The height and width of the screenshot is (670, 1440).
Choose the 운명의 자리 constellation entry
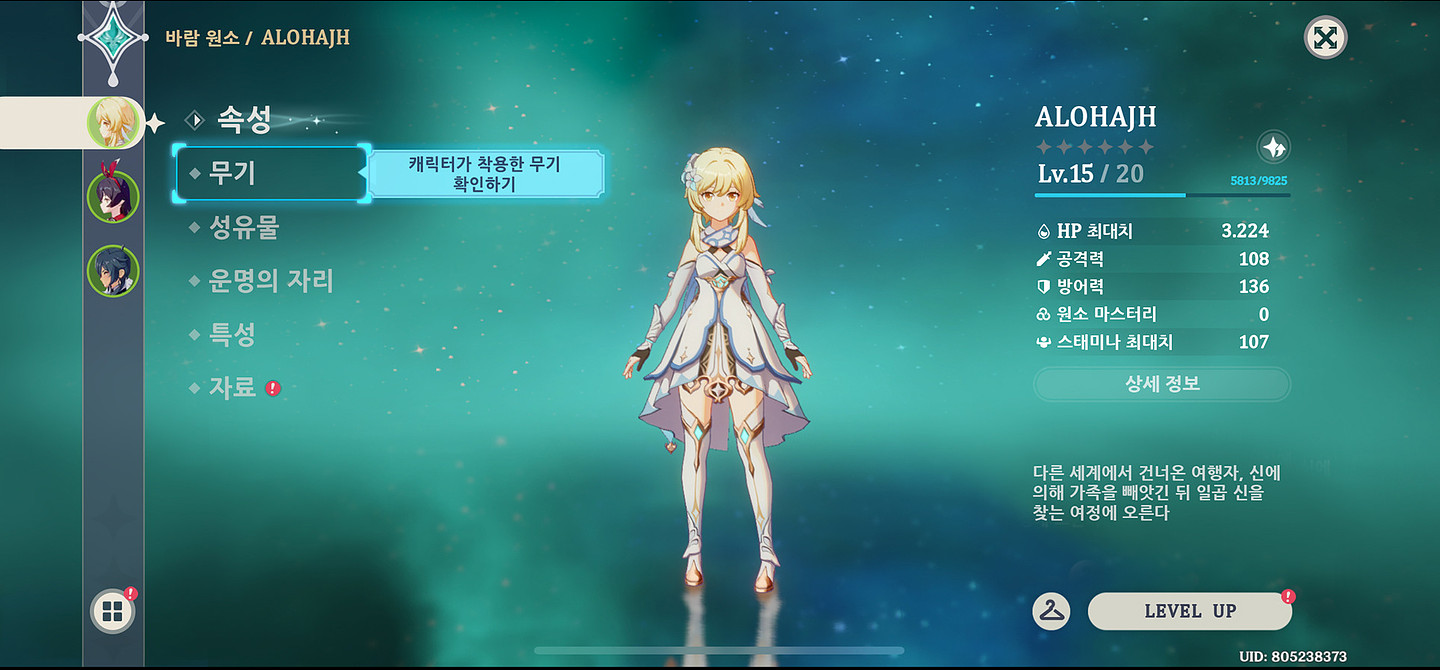pyautogui.click(x=270, y=281)
